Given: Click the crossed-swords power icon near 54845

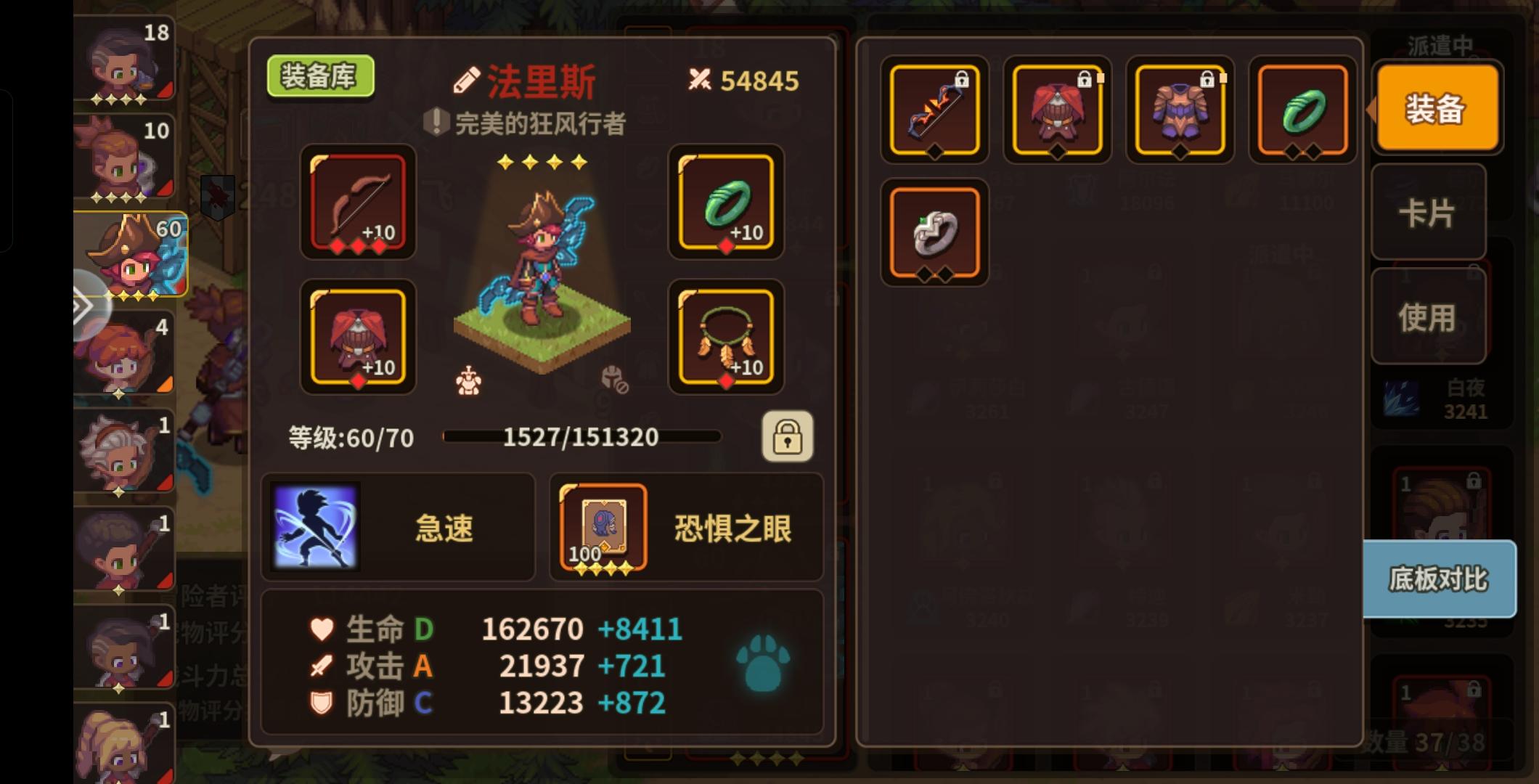Looking at the screenshot, I should (699, 80).
